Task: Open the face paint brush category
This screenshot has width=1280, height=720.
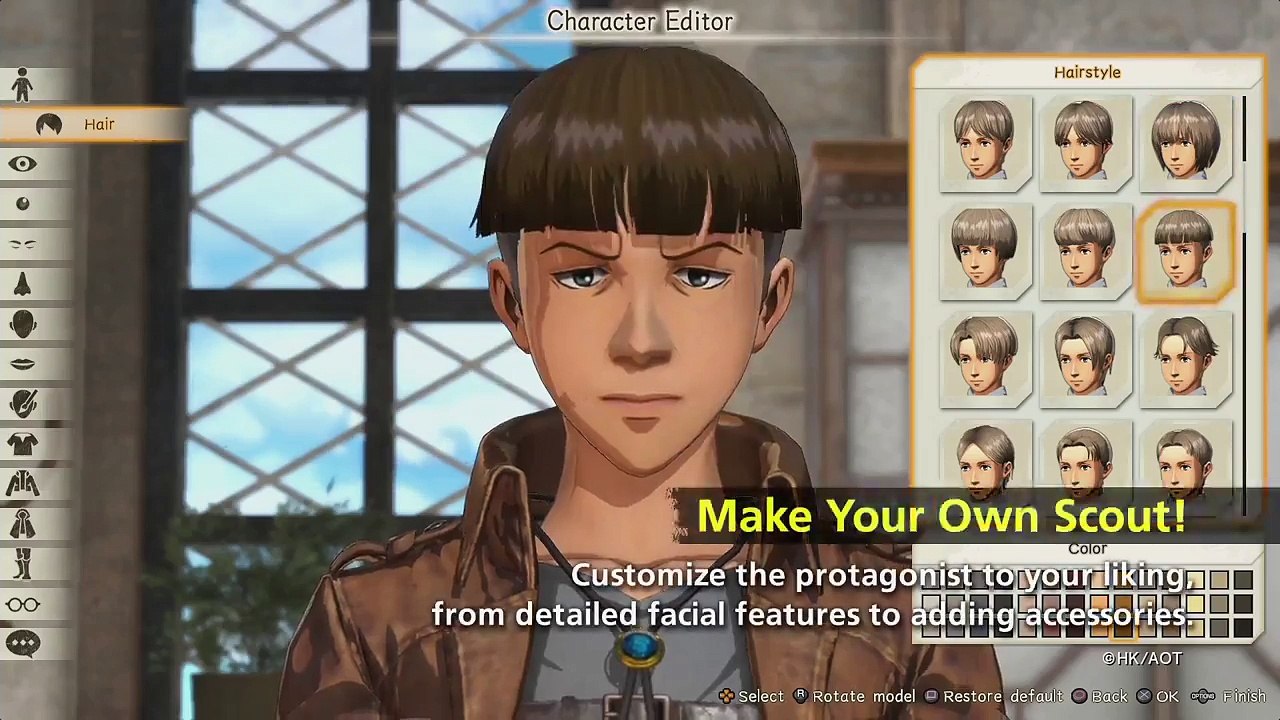Action: (22, 404)
